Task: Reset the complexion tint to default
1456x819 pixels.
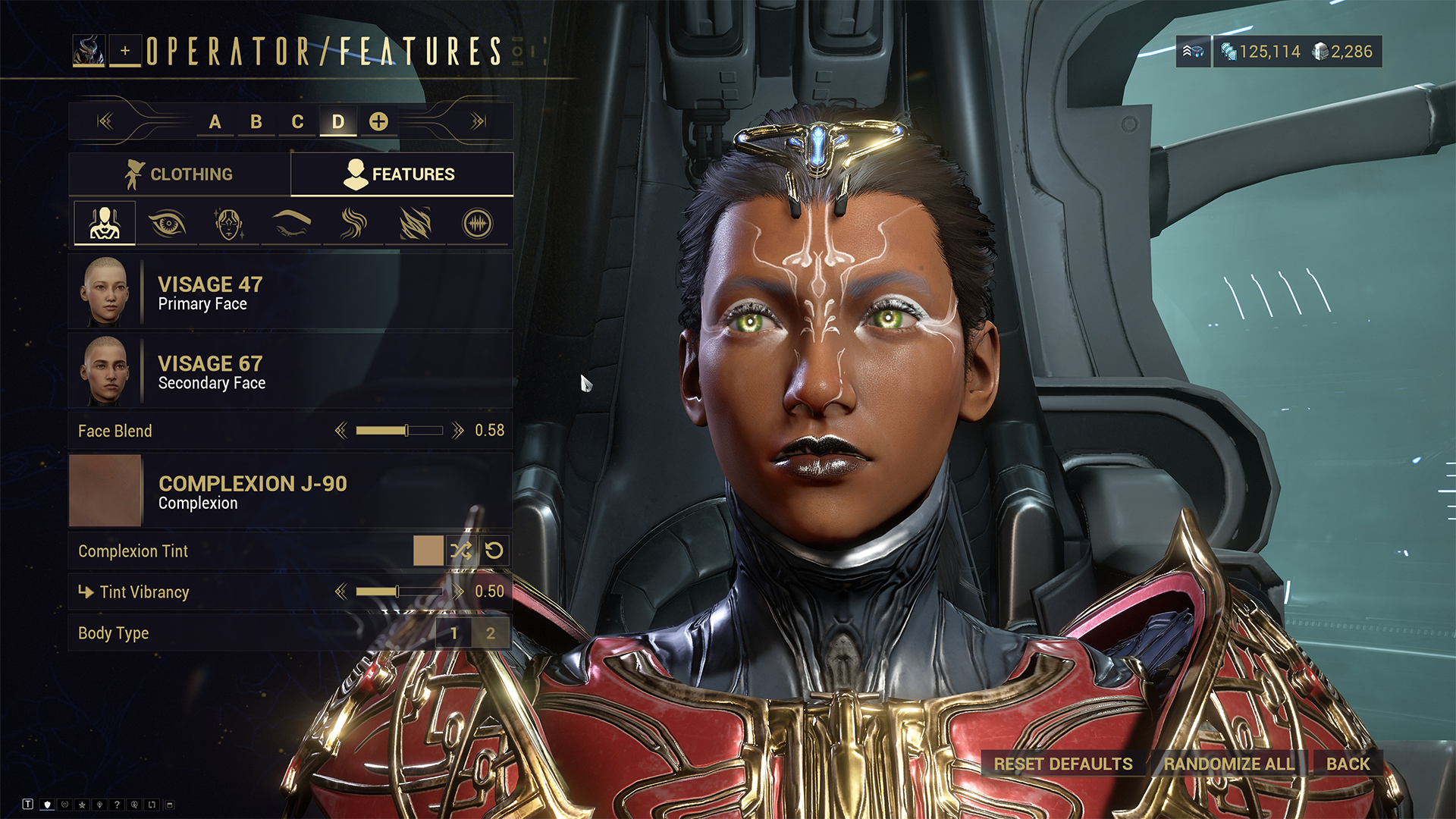Action: click(x=494, y=551)
